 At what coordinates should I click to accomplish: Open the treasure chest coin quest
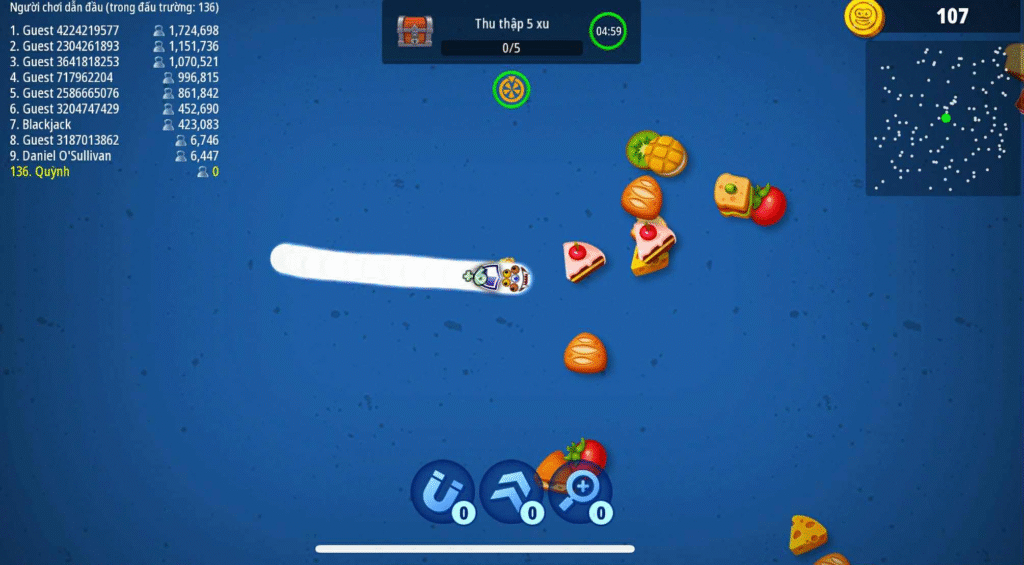[414, 32]
